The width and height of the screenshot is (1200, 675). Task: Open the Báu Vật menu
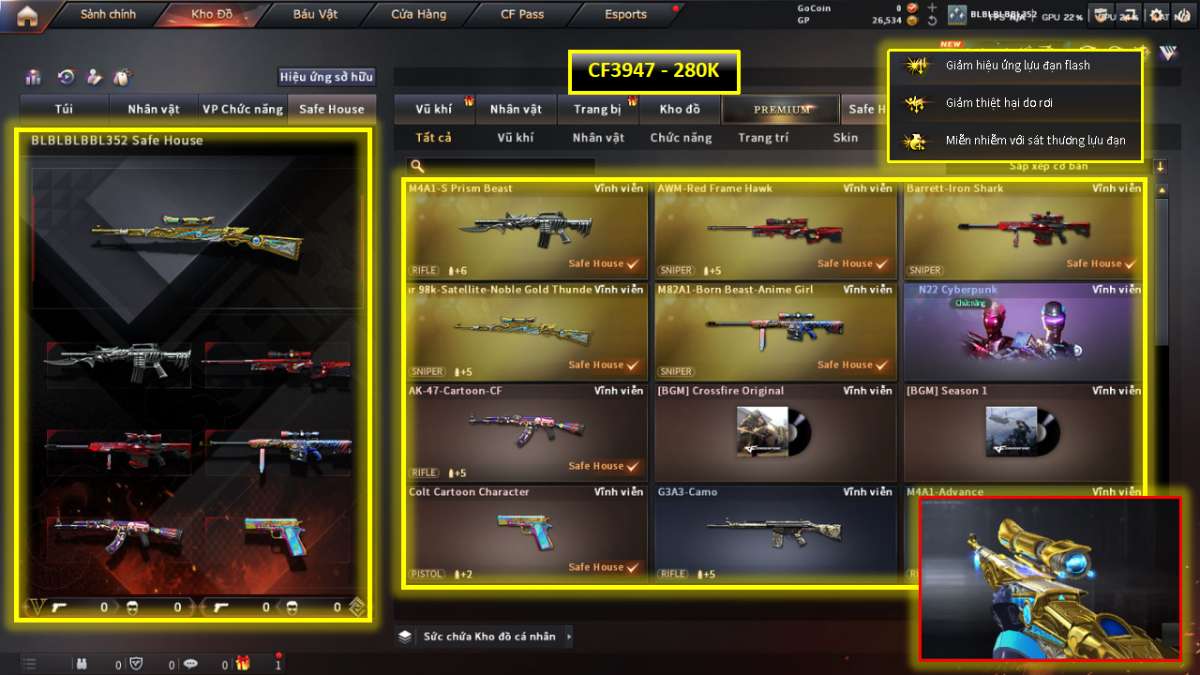click(x=315, y=15)
